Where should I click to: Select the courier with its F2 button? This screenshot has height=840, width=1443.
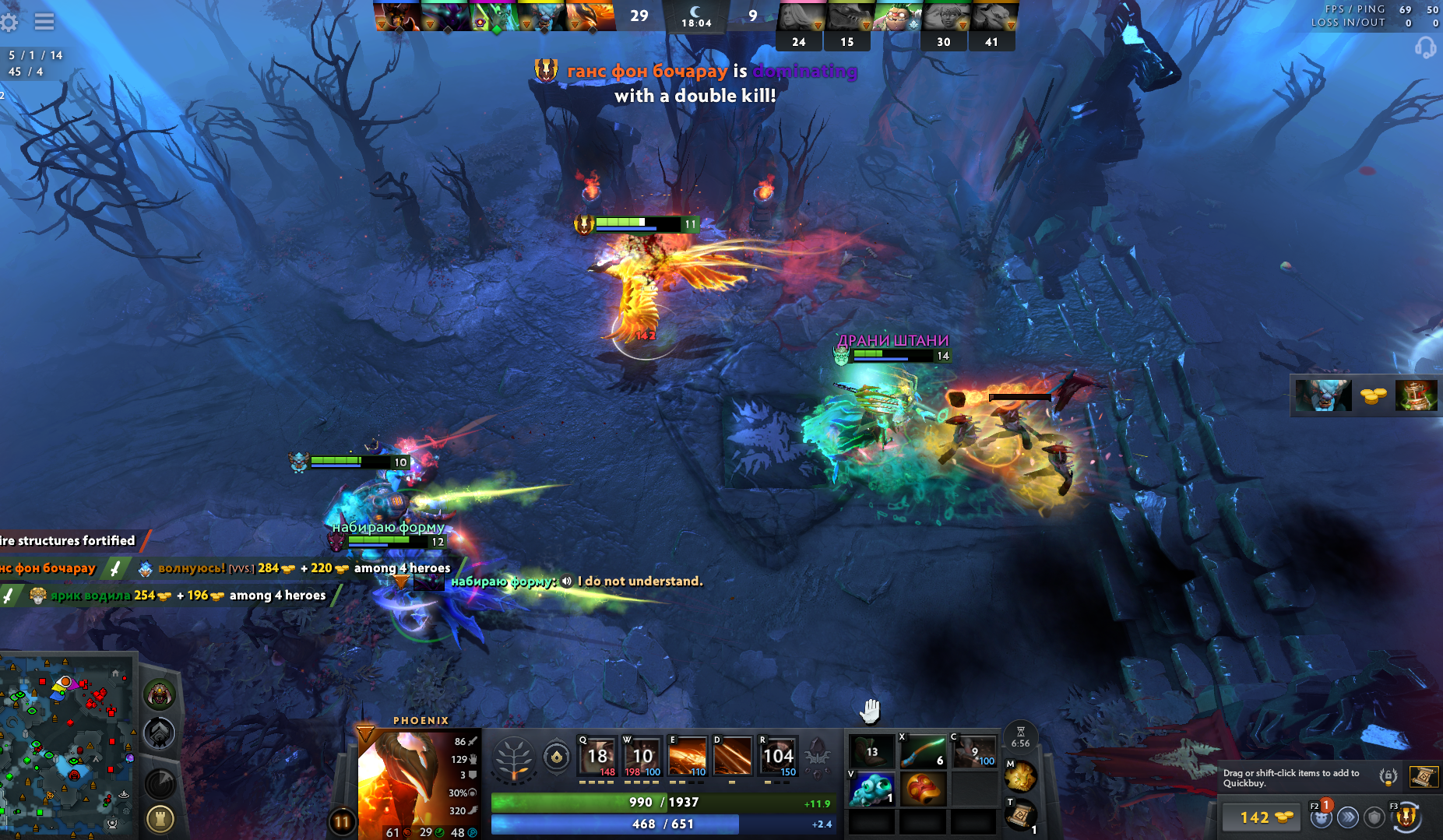click(1321, 817)
